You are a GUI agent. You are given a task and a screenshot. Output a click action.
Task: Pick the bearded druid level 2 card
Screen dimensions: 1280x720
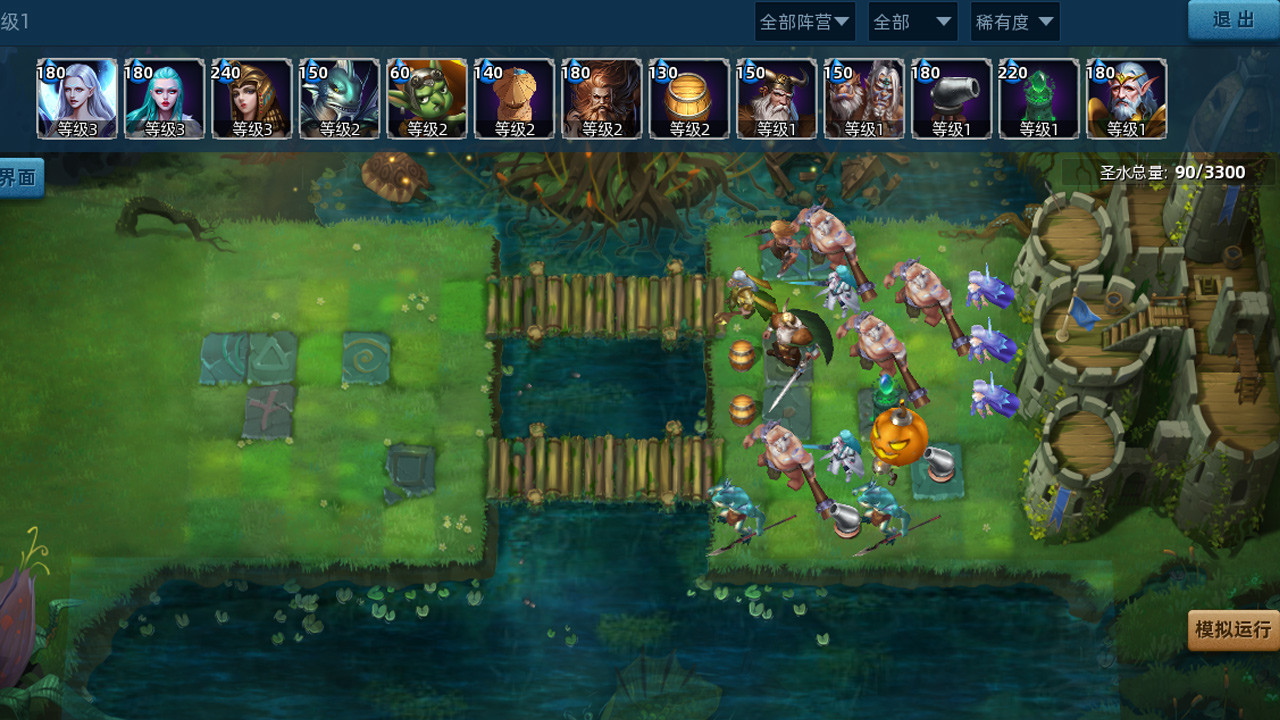click(x=600, y=98)
